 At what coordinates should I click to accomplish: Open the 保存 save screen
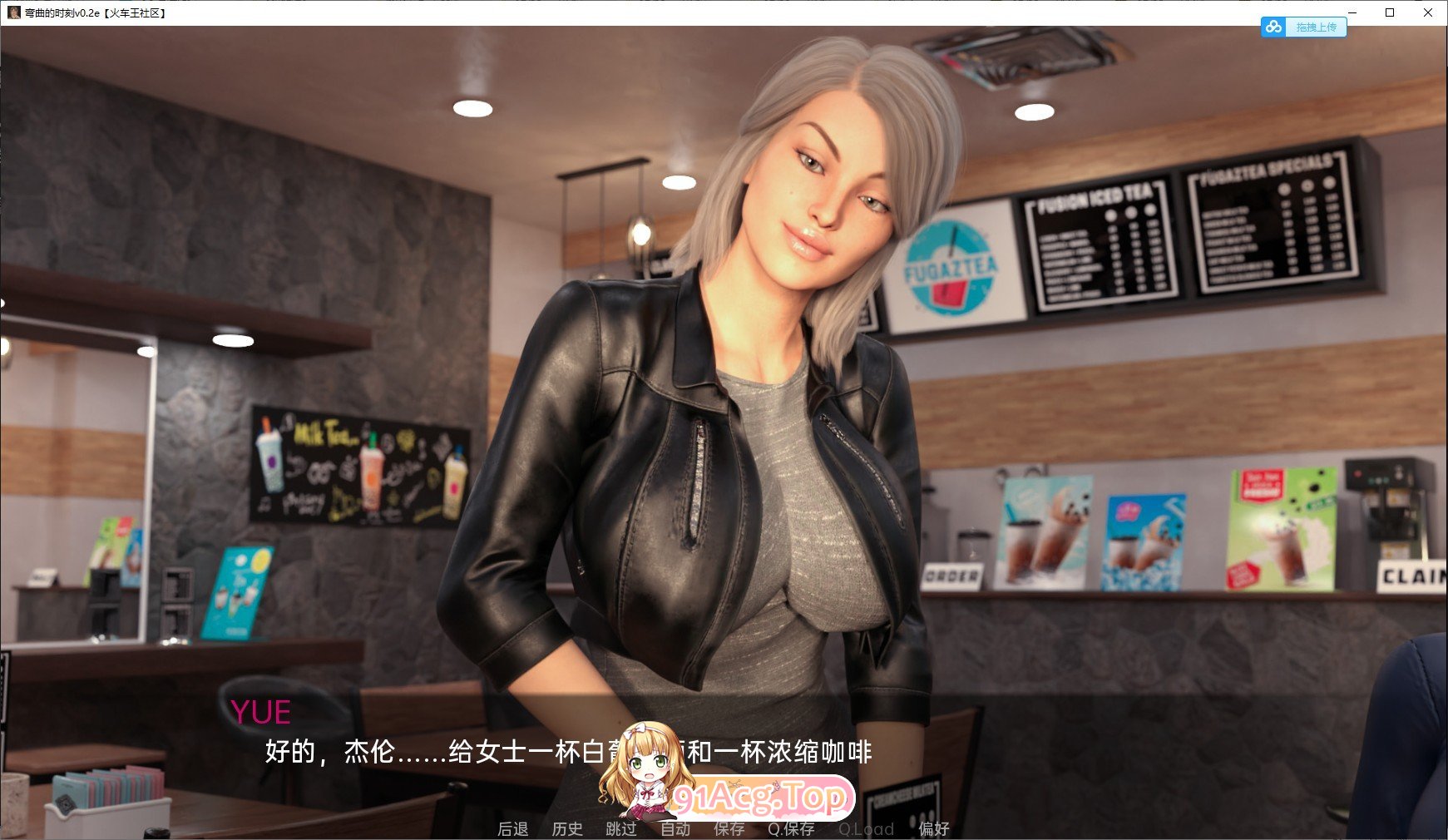pyautogui.click(x=729, y=829)
